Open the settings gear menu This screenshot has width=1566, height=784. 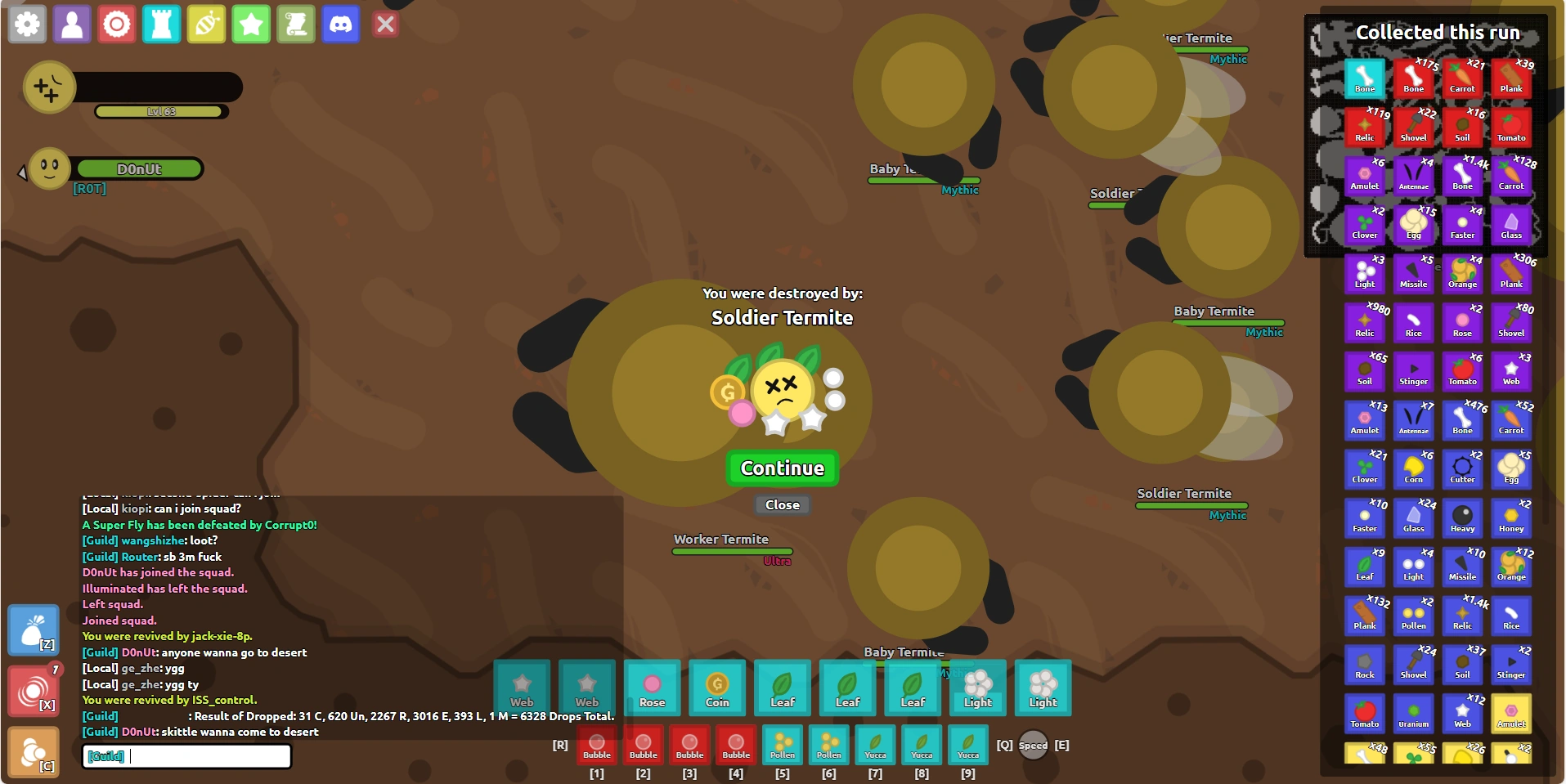[27, 25]
